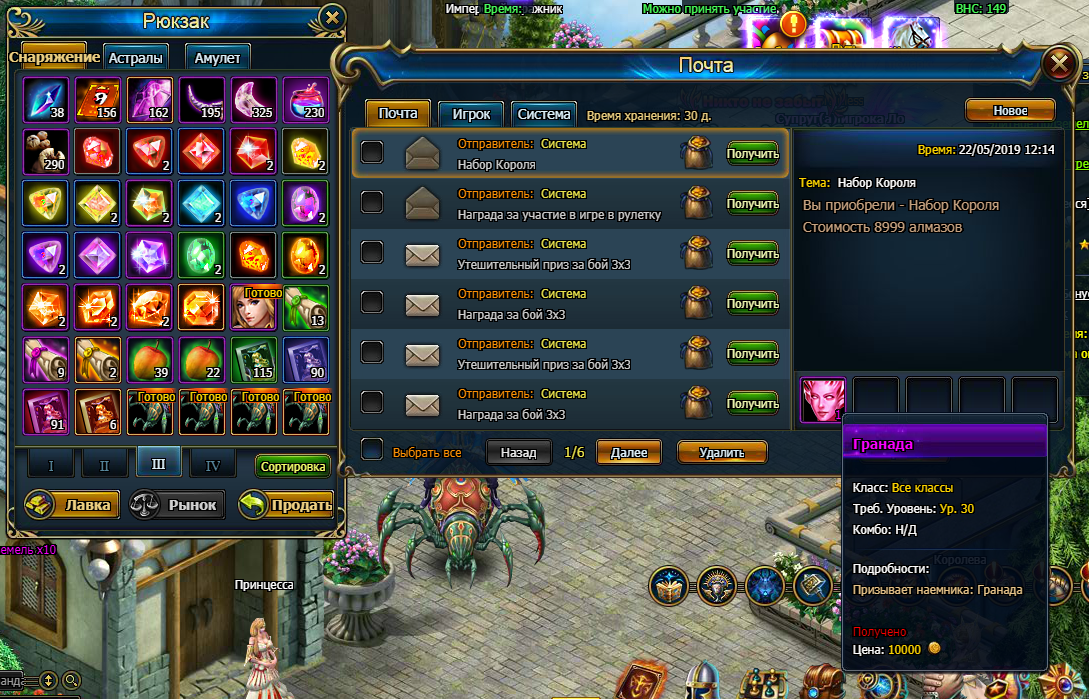Check the roulette reward mail checkbox
Viewport: 1089px width, 699px height.
pos(372,202)
